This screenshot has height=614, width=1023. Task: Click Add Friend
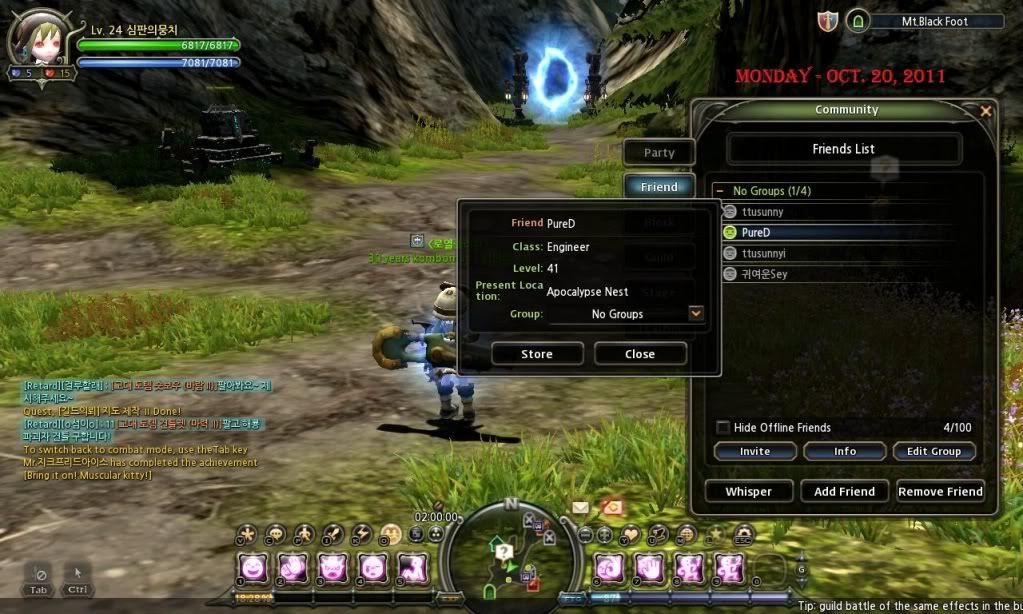[844, 491]
